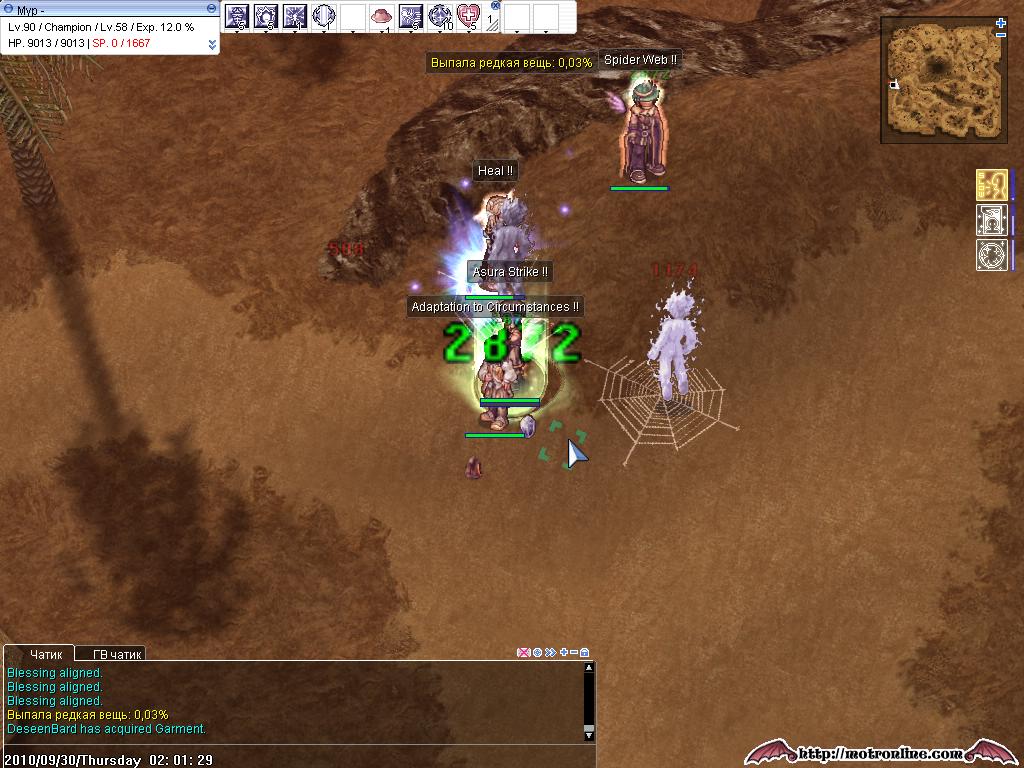
Task: Use the pink hat item in the hotbar
Action: [x=381, y=16]
